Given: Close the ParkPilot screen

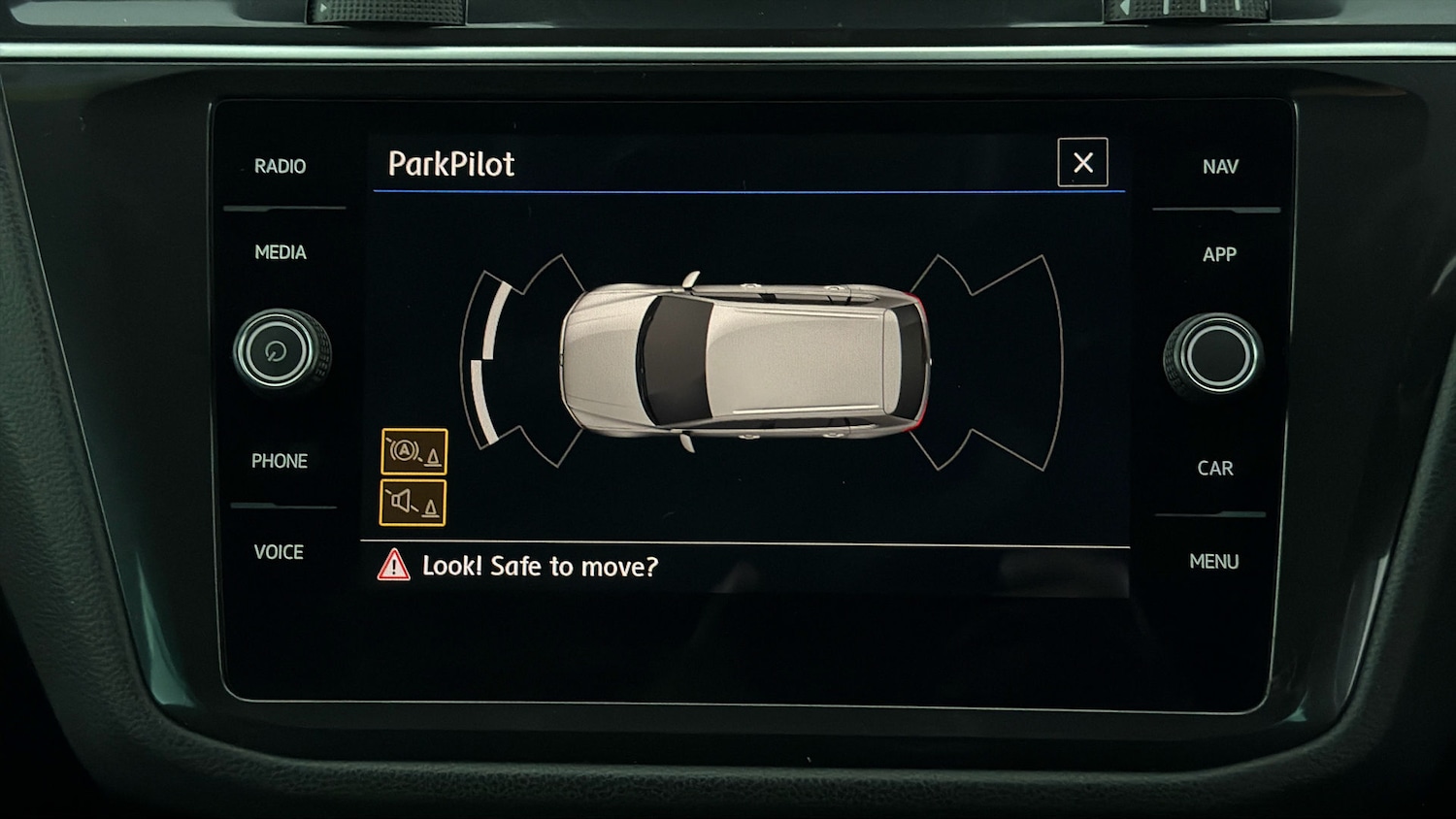Looking at the screenshot, I should [x=1082, y=163].
